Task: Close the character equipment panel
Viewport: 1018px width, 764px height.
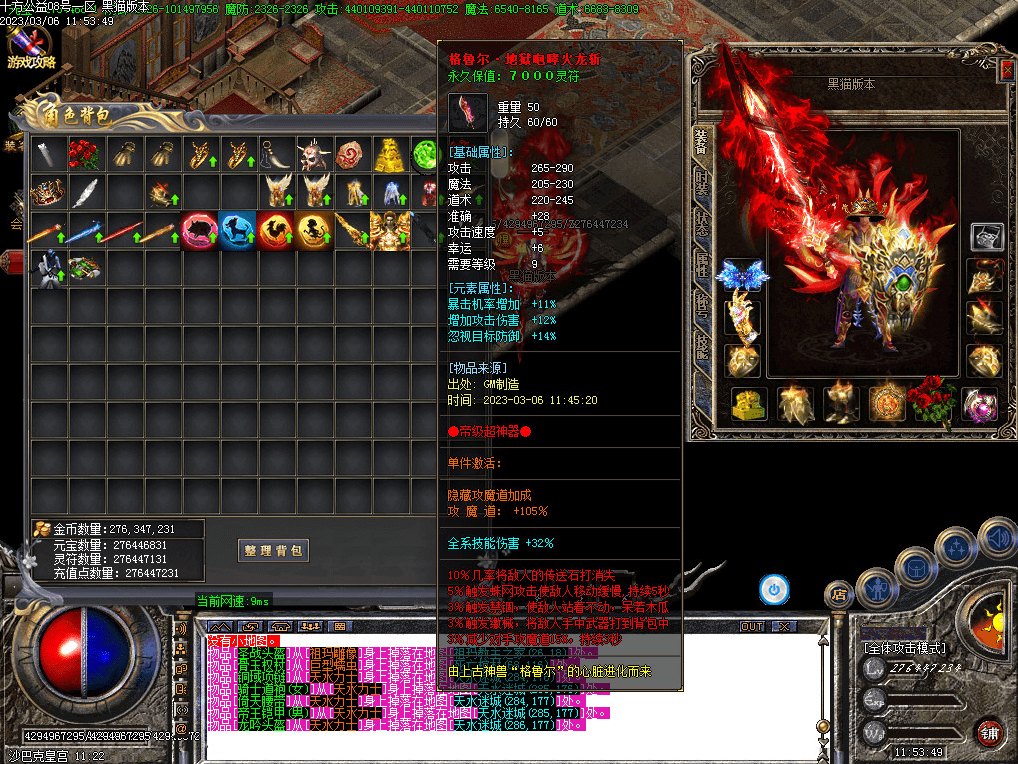Action: (x=1006, y=71)
